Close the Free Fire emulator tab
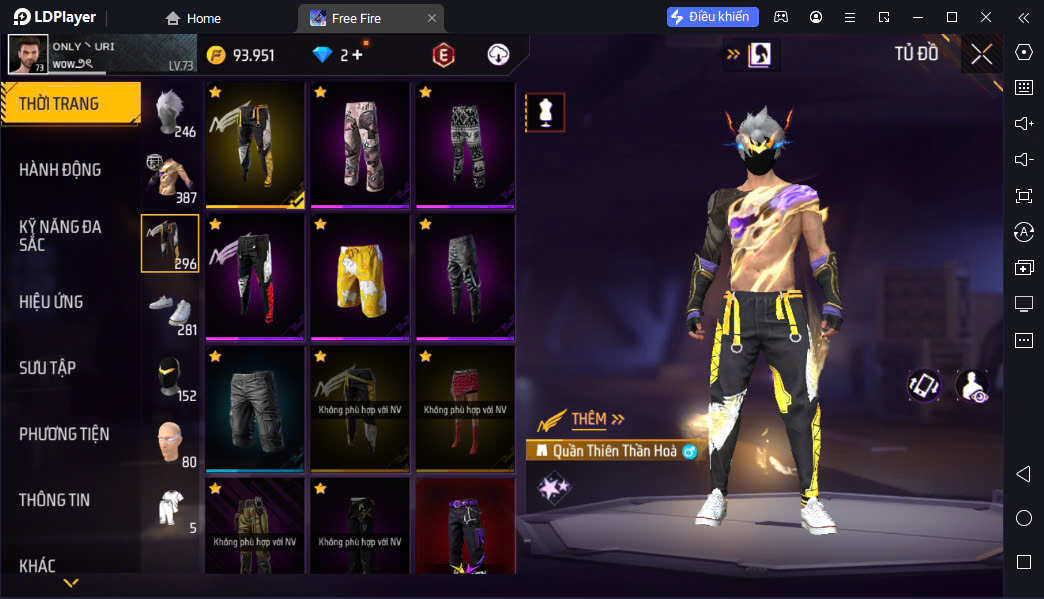This screenshot has height=599, width=1044. point(431,18)
